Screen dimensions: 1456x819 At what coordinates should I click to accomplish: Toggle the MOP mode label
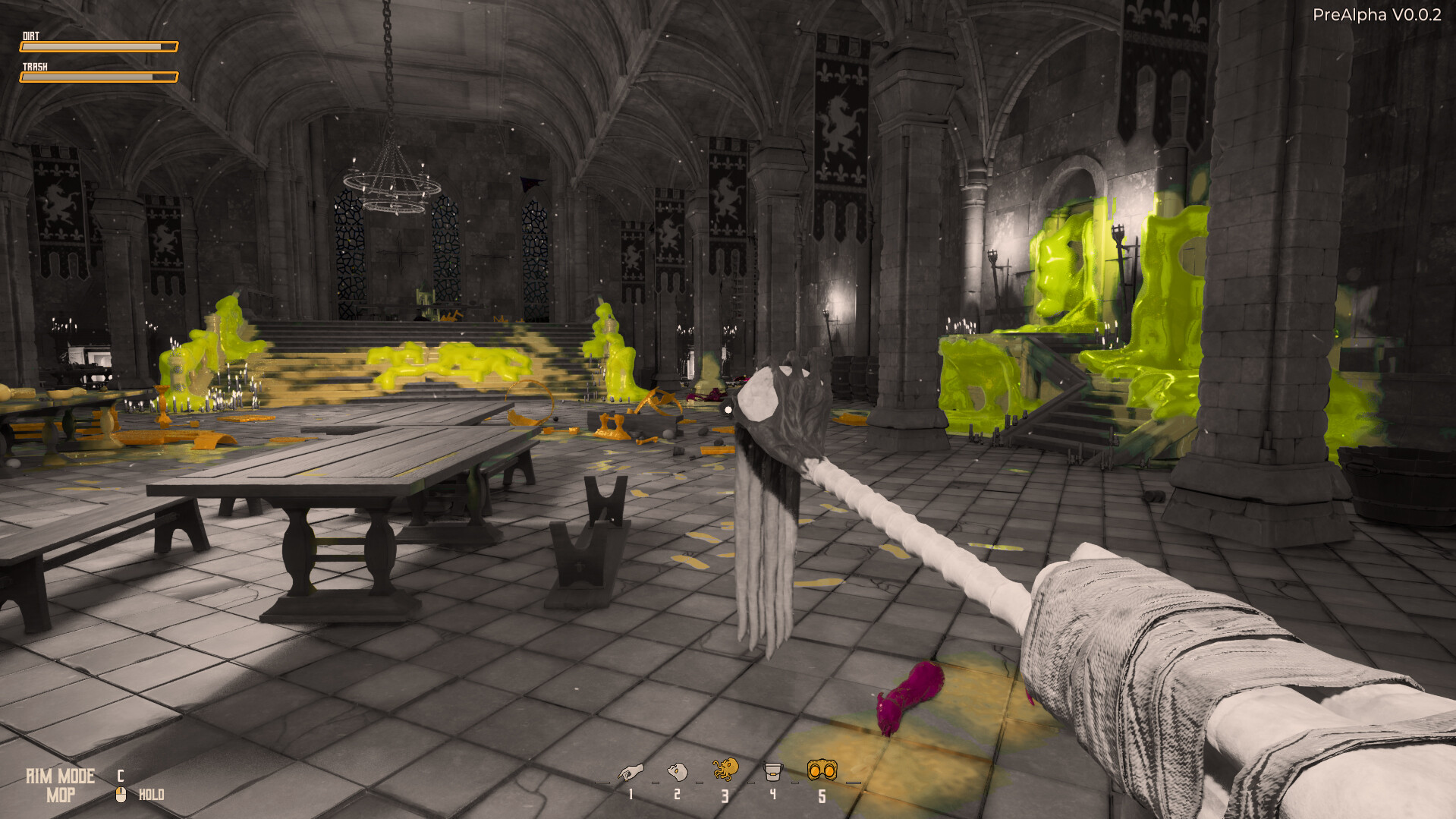pos(61,796)
